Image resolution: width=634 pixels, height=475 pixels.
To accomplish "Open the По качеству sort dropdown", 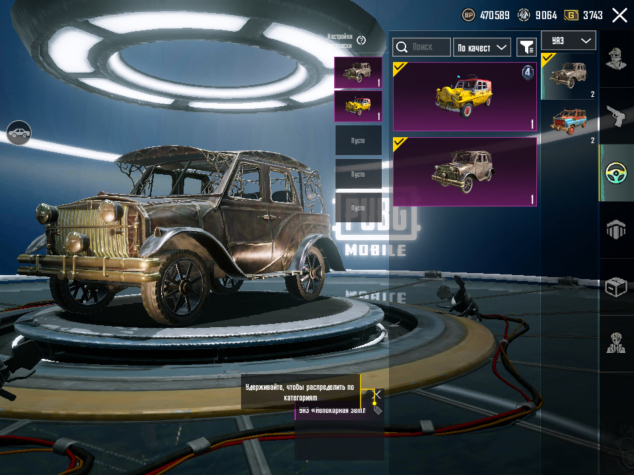I will [x=482, y=47].
